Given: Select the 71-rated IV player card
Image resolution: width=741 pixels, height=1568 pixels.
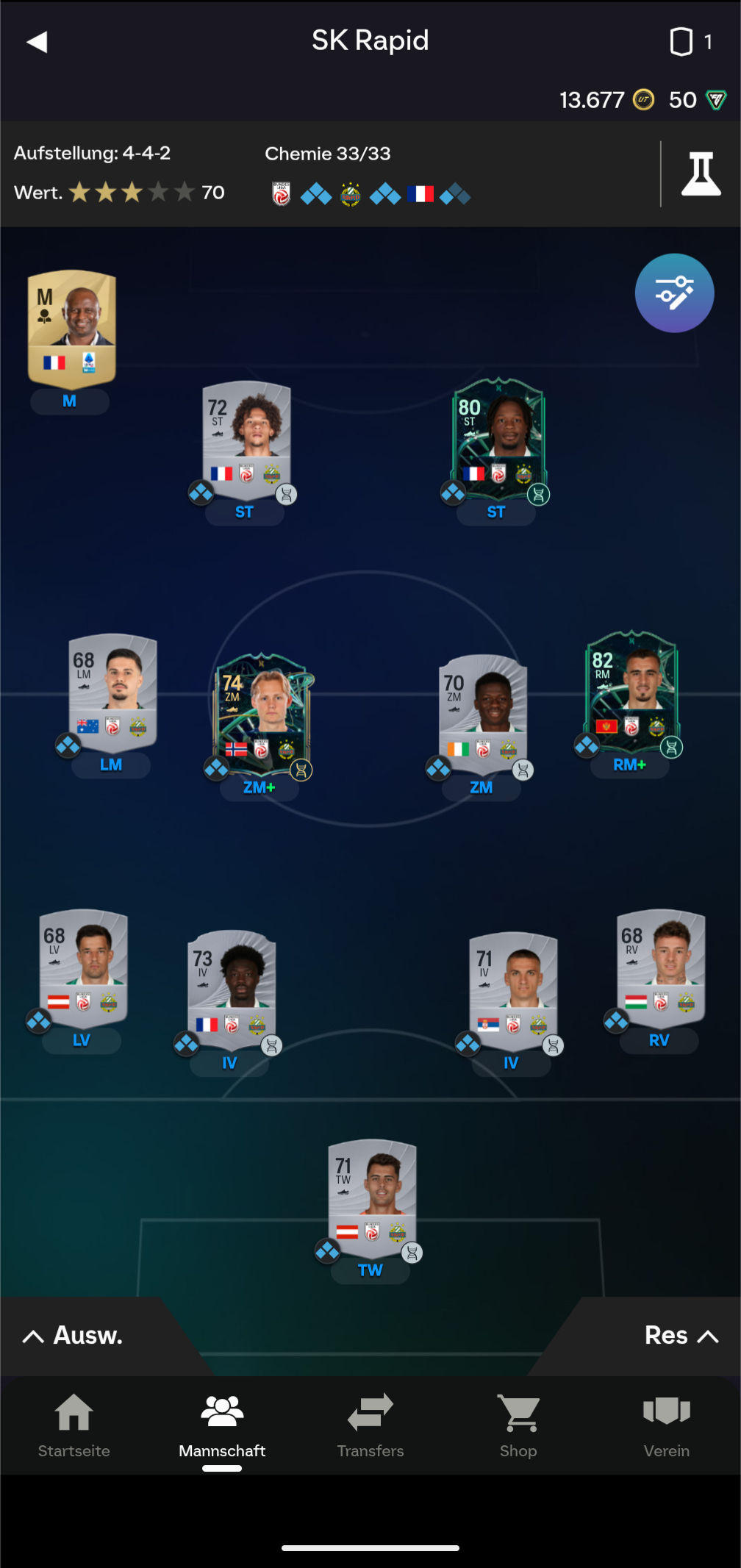Looking at the screenshot, I should pyautogui.click(x=512, y=986).
